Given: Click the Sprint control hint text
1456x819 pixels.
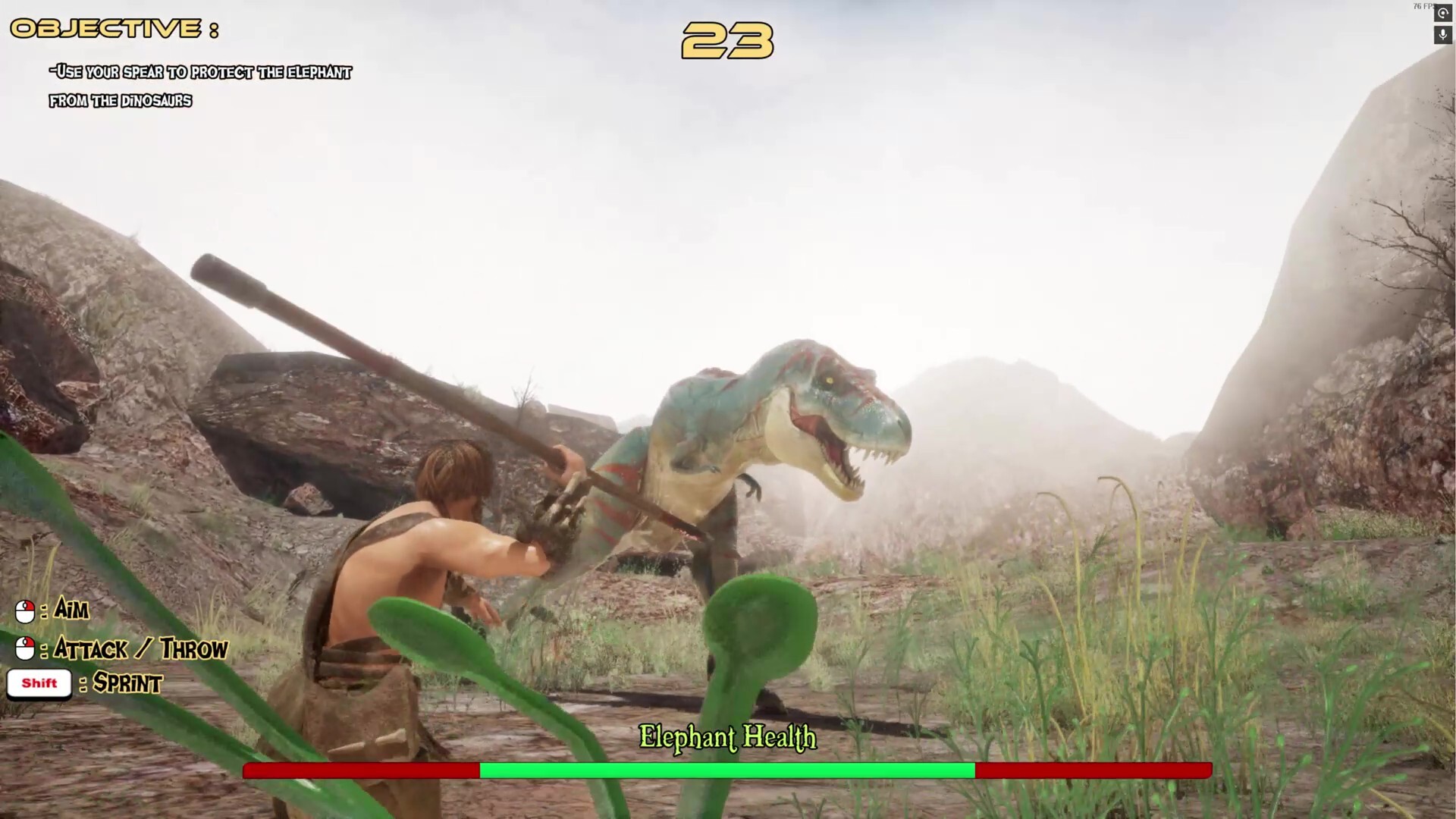Looking at the screenshot, I should (126, 685).
